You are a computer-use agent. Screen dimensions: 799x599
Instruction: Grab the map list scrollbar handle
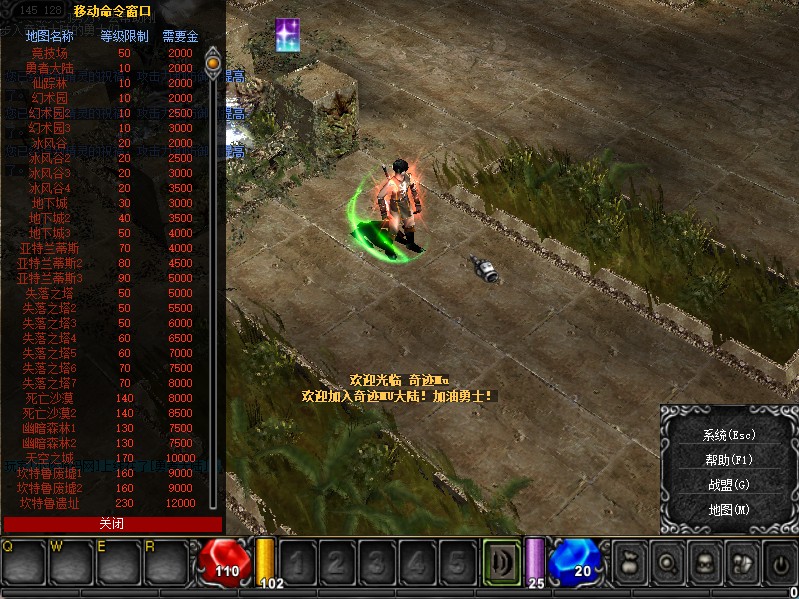[x=212, y=63]
